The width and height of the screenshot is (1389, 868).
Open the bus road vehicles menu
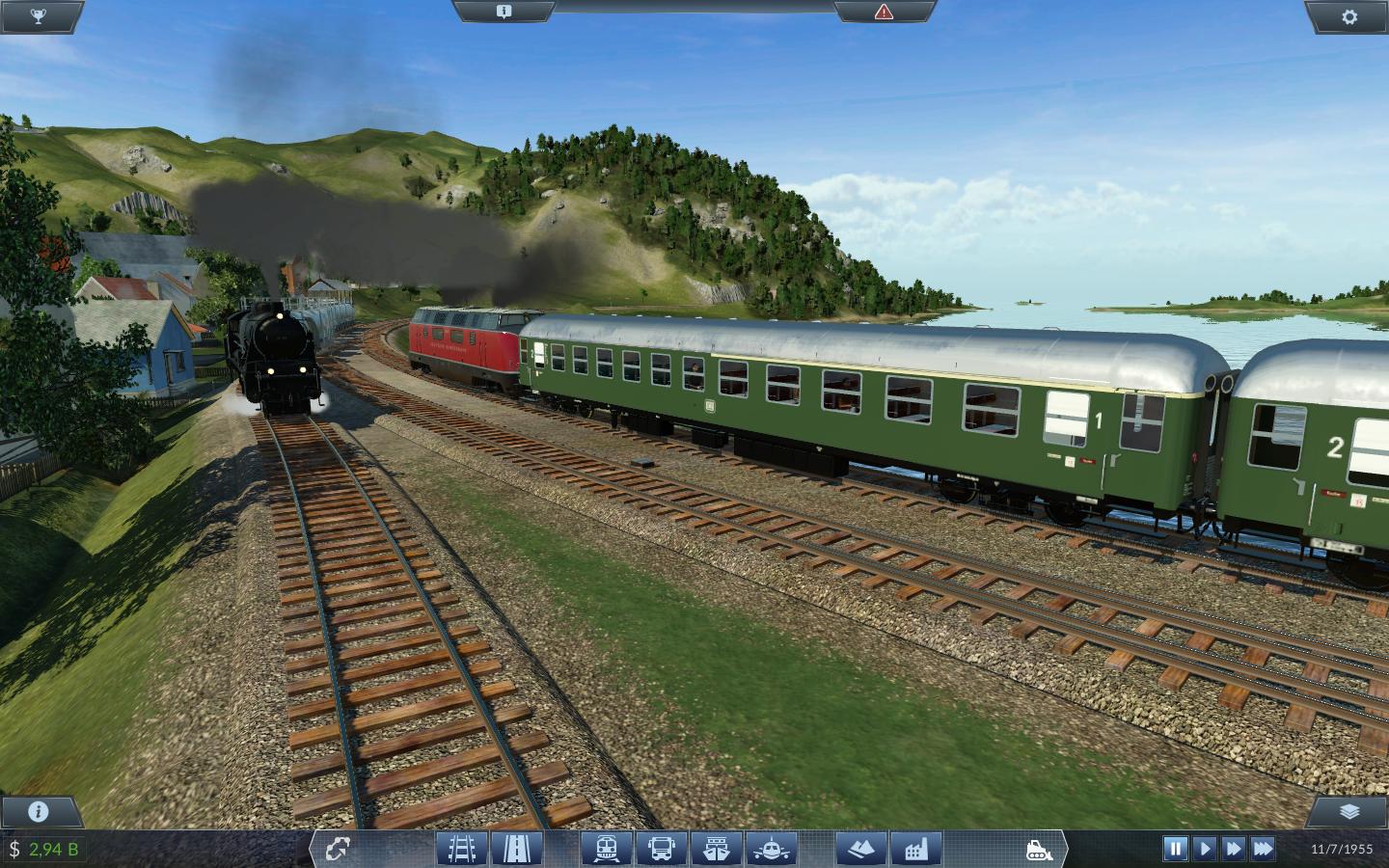pos(662,849)
